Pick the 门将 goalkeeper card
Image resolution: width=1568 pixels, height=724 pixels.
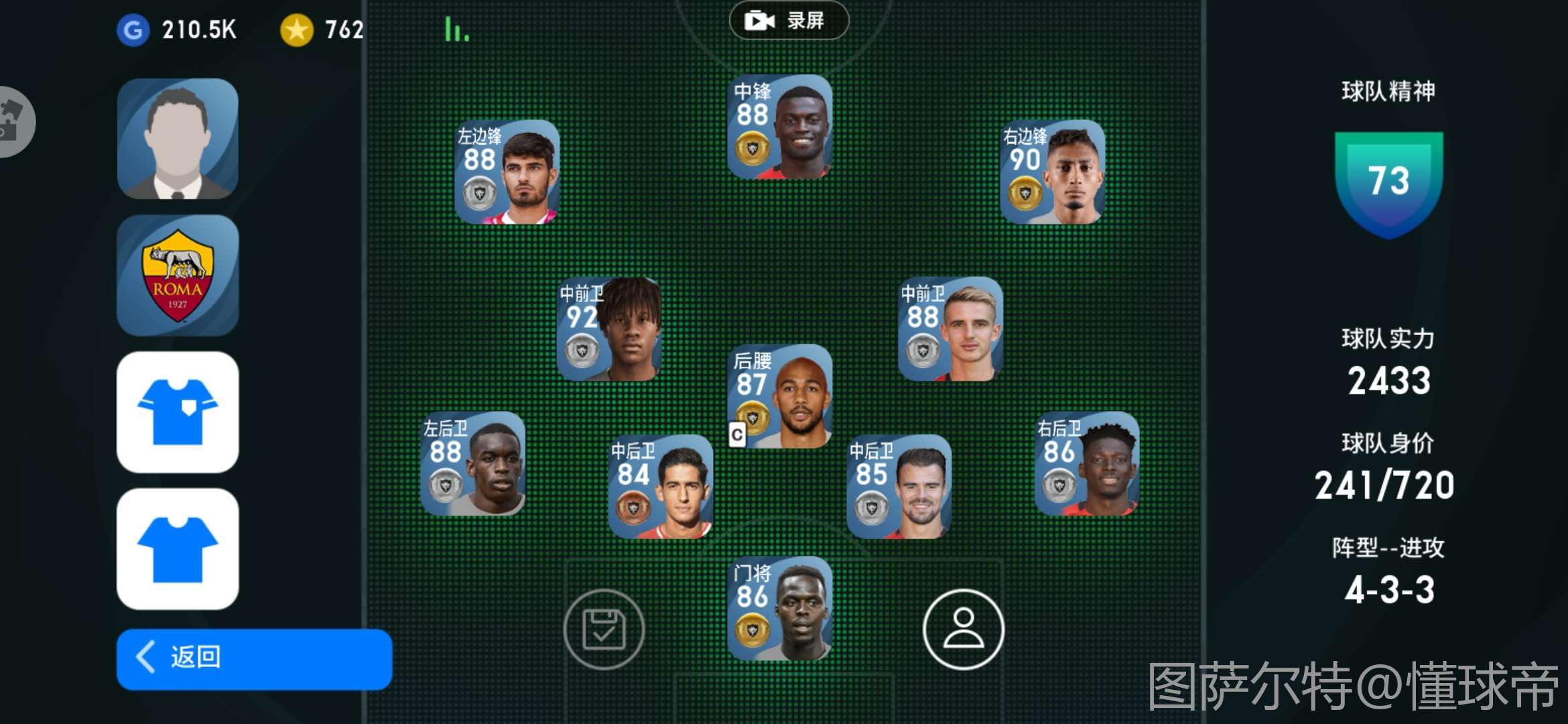780,609
